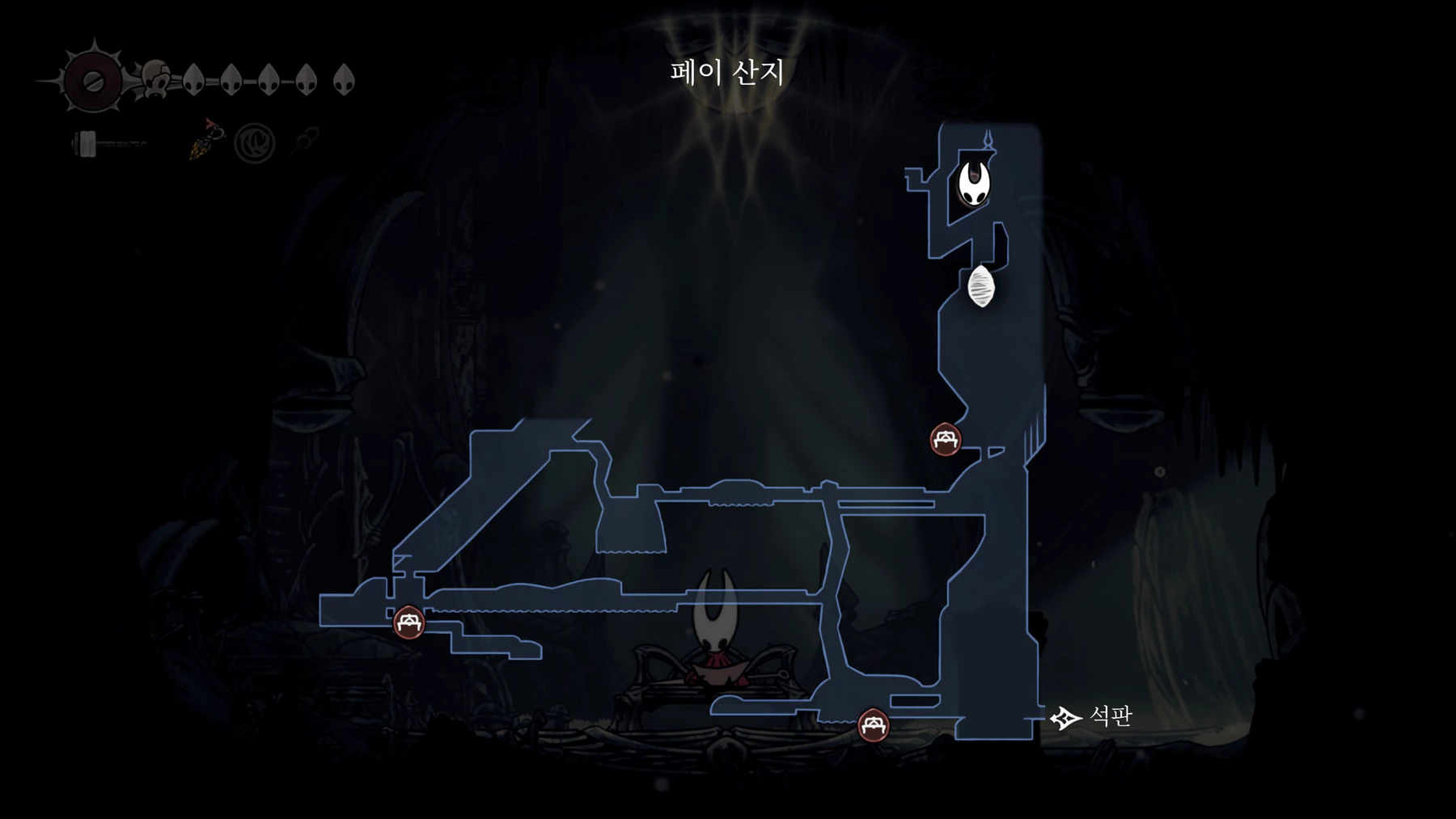
Task: Click the bench marker nearest the cocoon
Action: point(945,440)
